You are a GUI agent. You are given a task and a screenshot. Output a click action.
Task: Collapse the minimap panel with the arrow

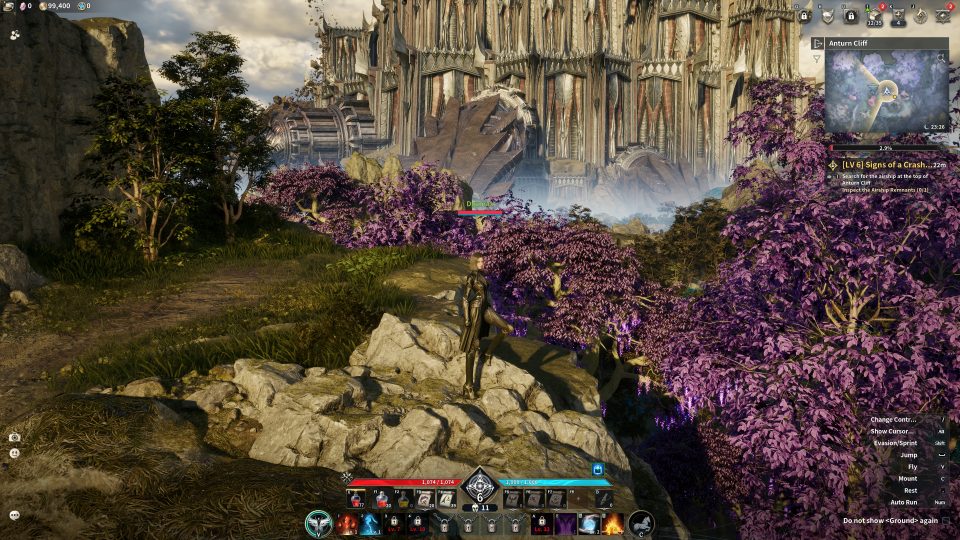817,44
